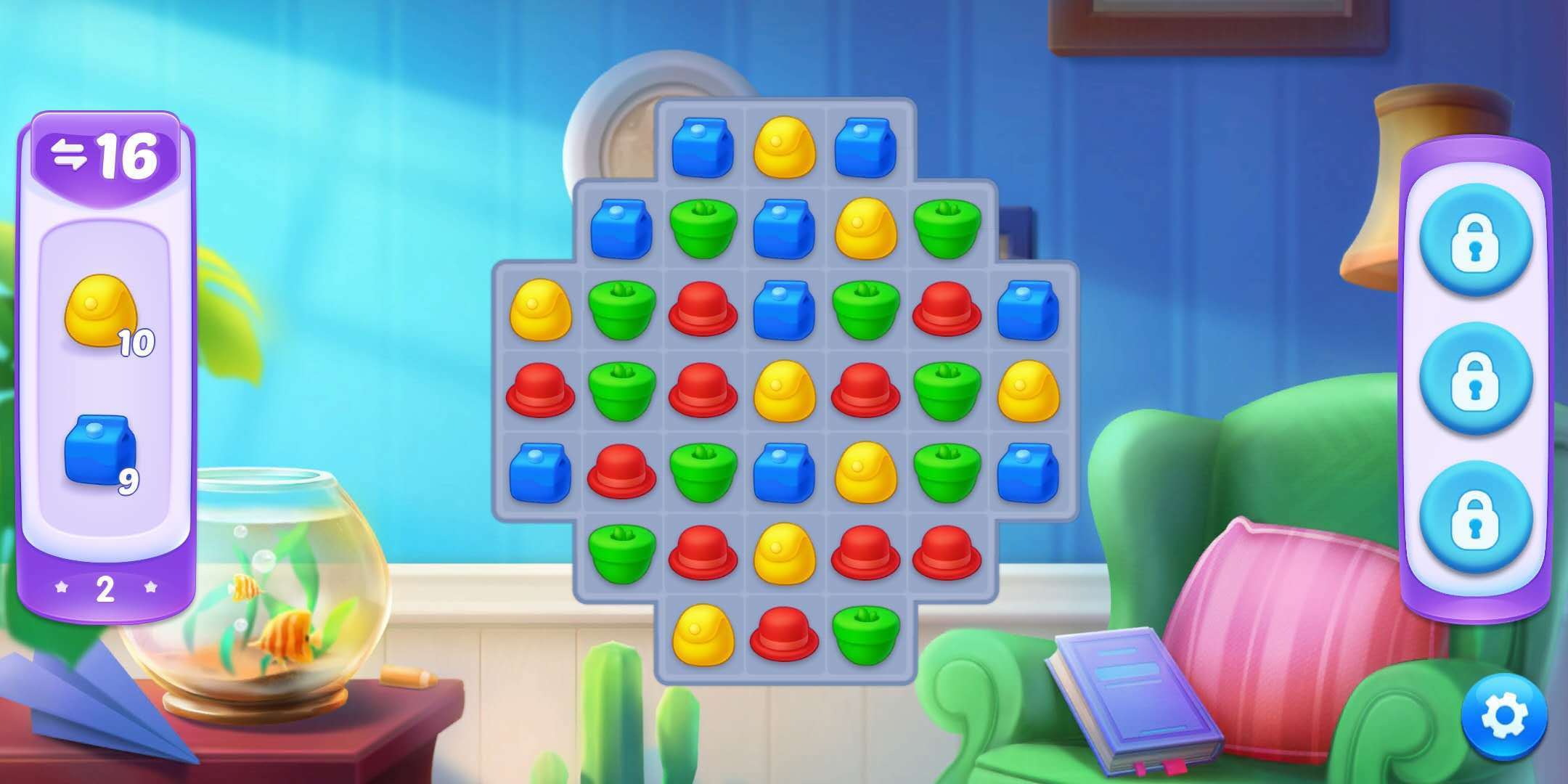Choose the red hat in the bottom row
This screenshot has height=784, width=1568.
coord(784,634)
